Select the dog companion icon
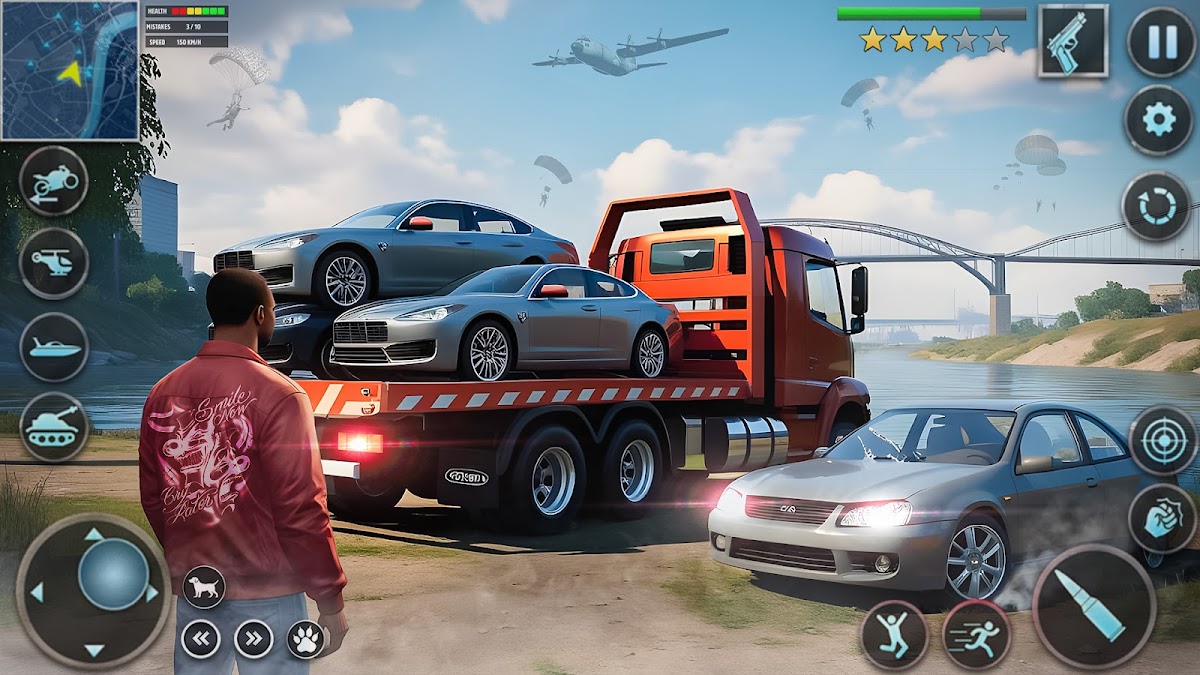The image size is (1200, 675). [204, 587]
